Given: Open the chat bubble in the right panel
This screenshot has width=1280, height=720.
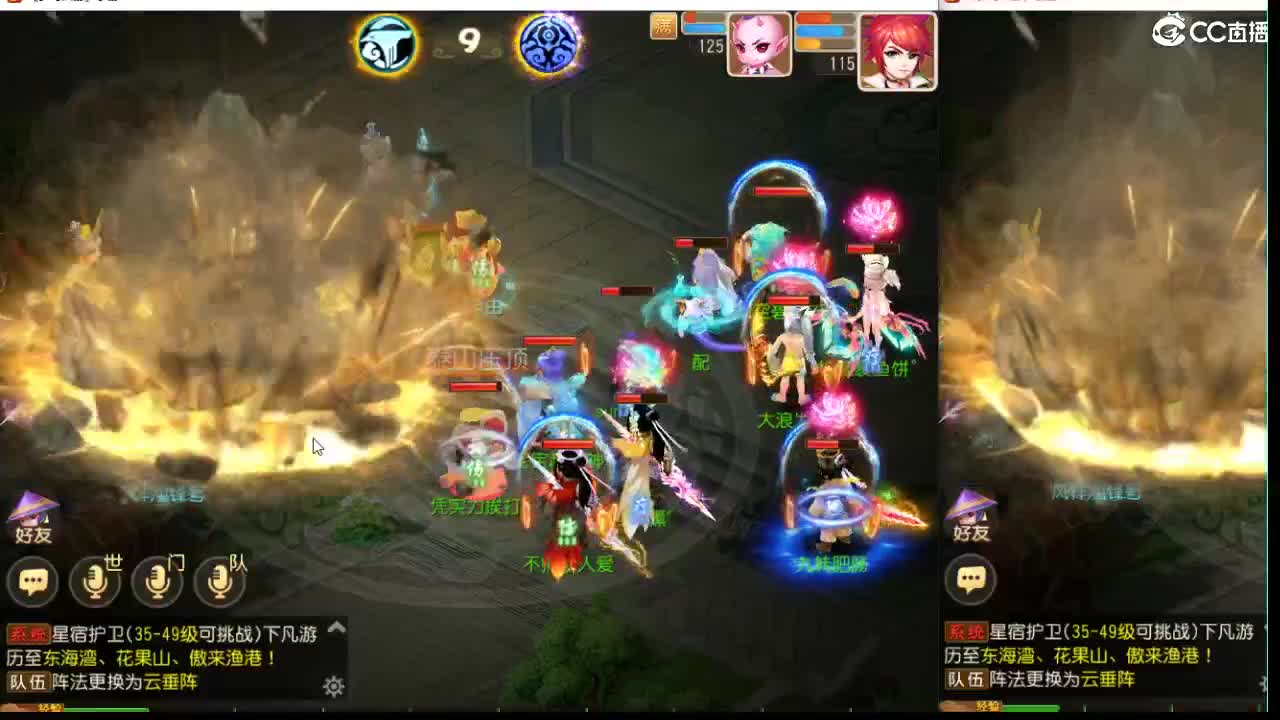Looking at the screenshot, I should [x=971, y=579].
